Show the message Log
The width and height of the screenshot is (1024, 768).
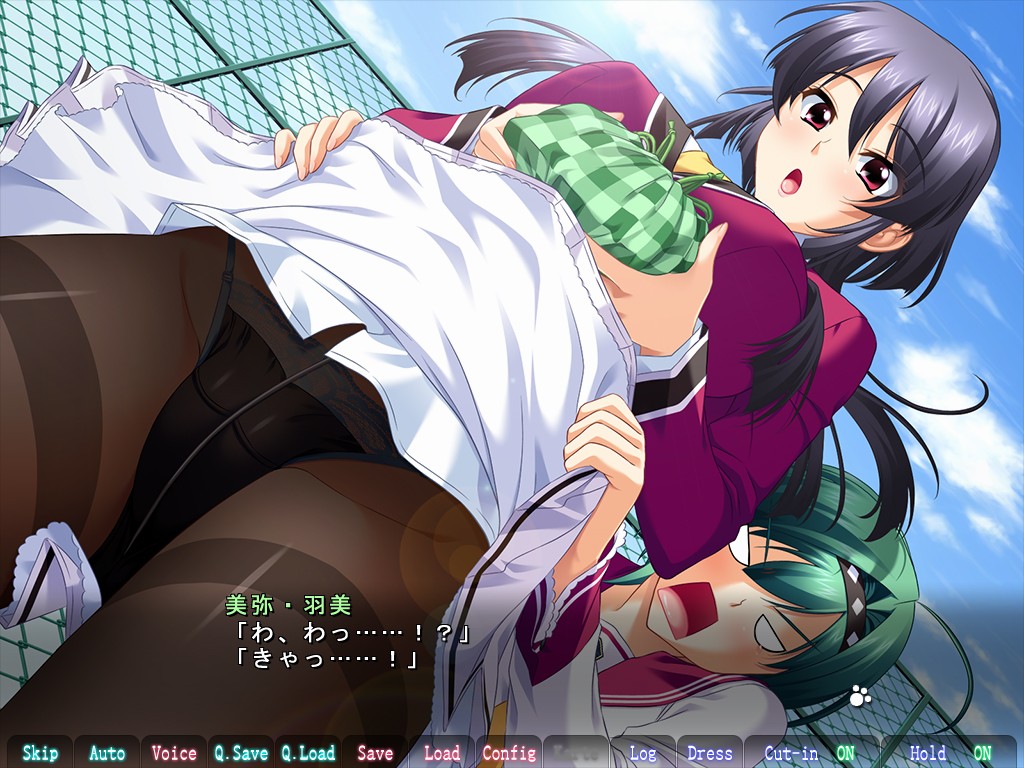(x=643, y=753)
